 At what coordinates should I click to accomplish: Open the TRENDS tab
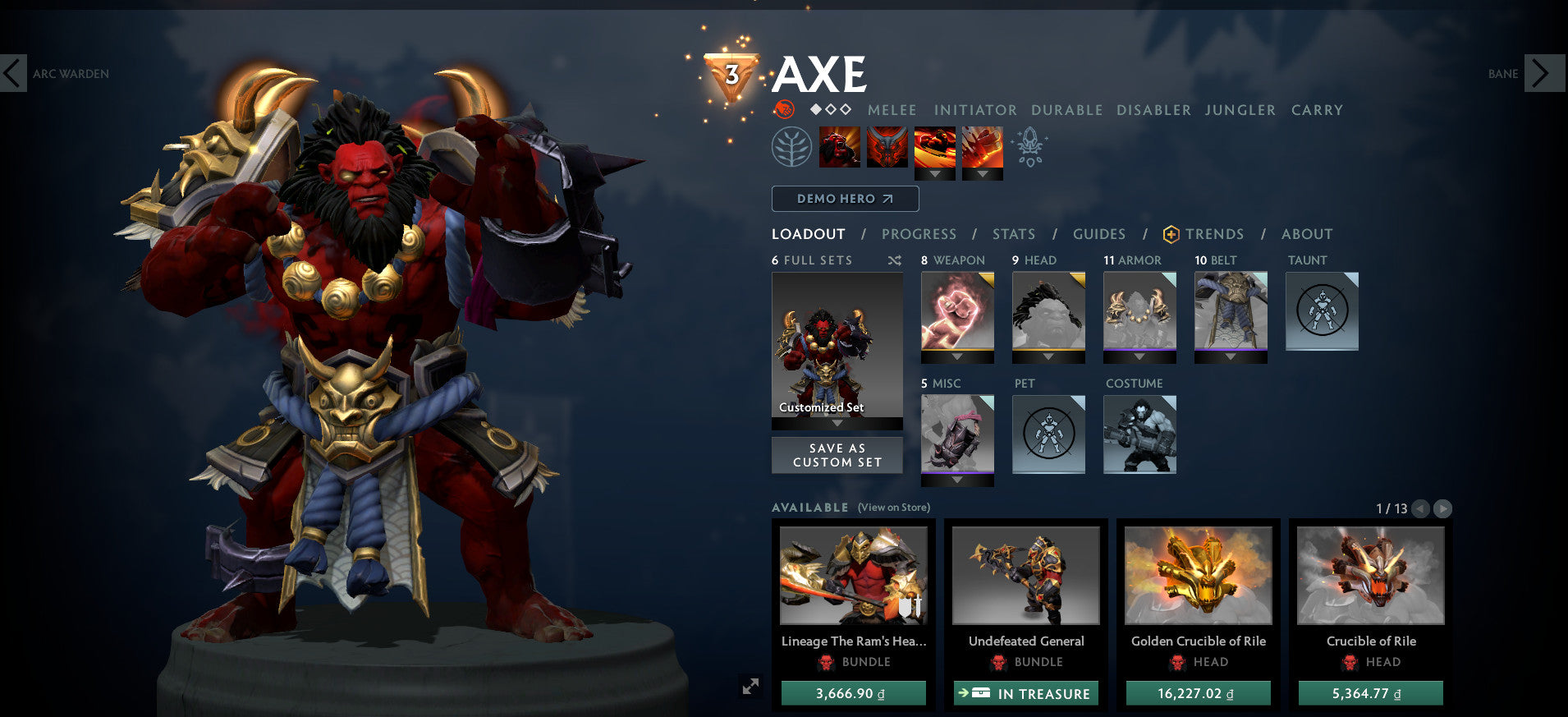1214,234
